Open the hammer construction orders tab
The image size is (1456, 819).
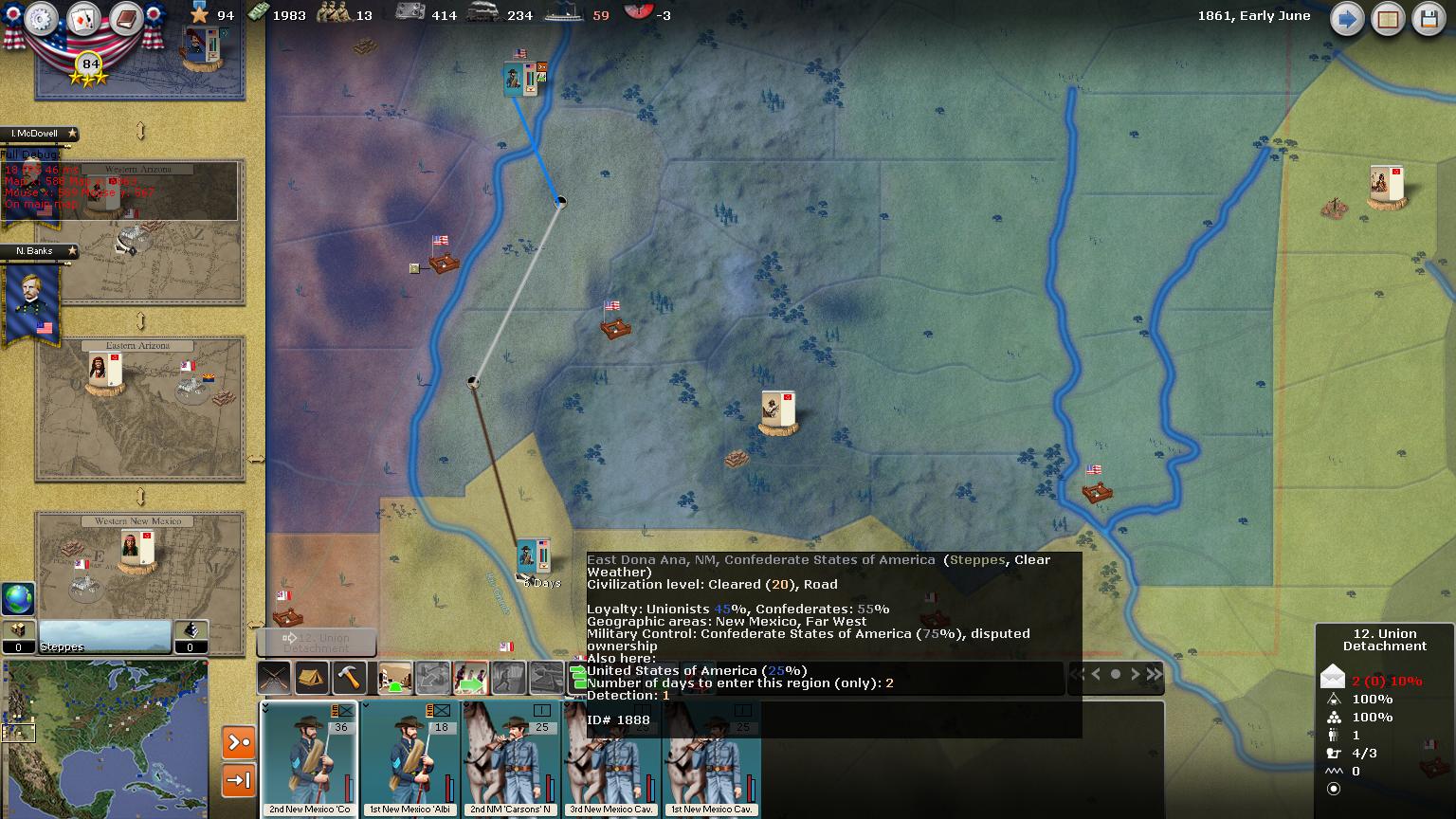(350, 678)
